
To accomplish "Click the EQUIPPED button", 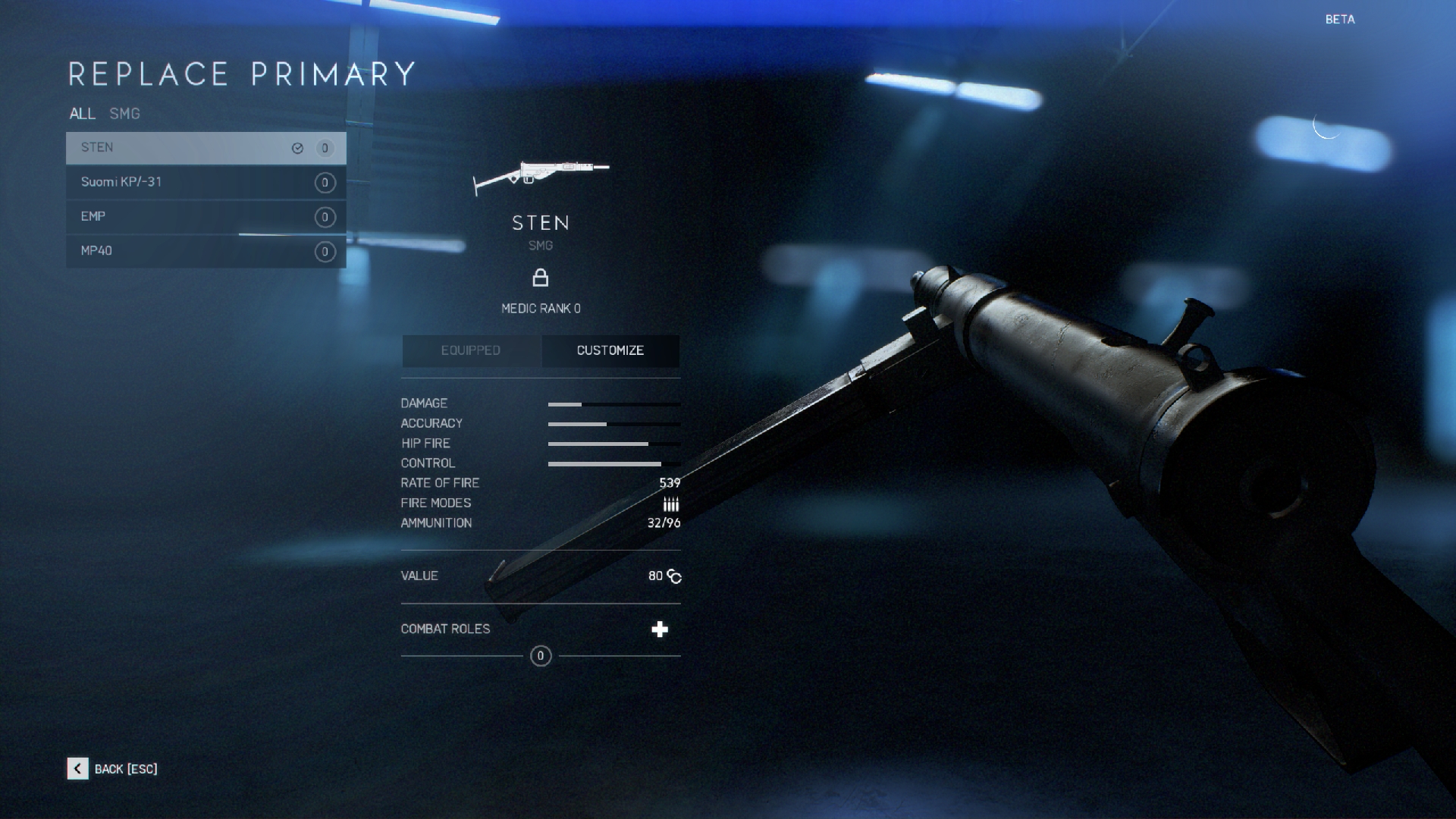I will tap(471, 350).
